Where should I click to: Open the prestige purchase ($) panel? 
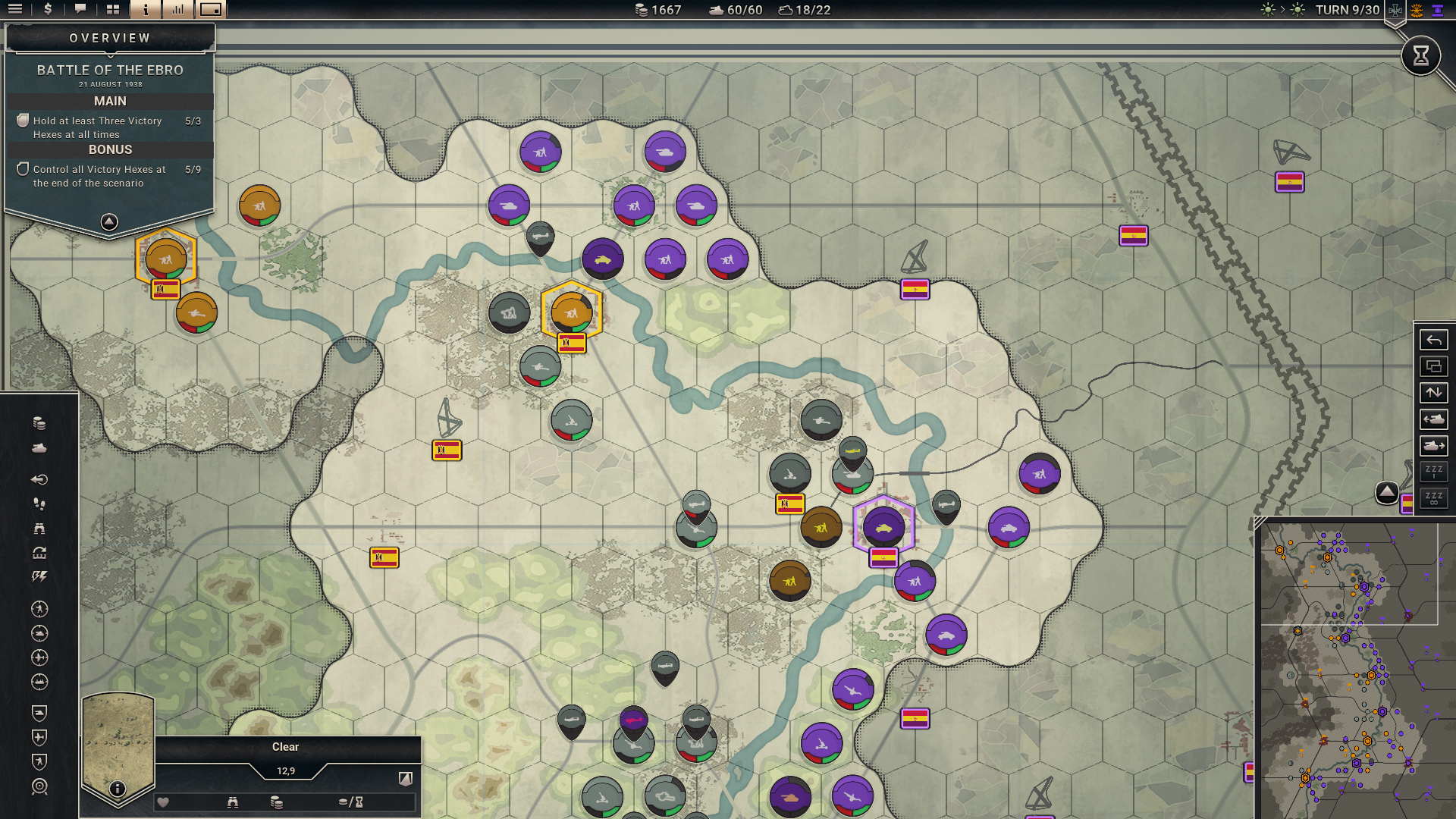48,11
